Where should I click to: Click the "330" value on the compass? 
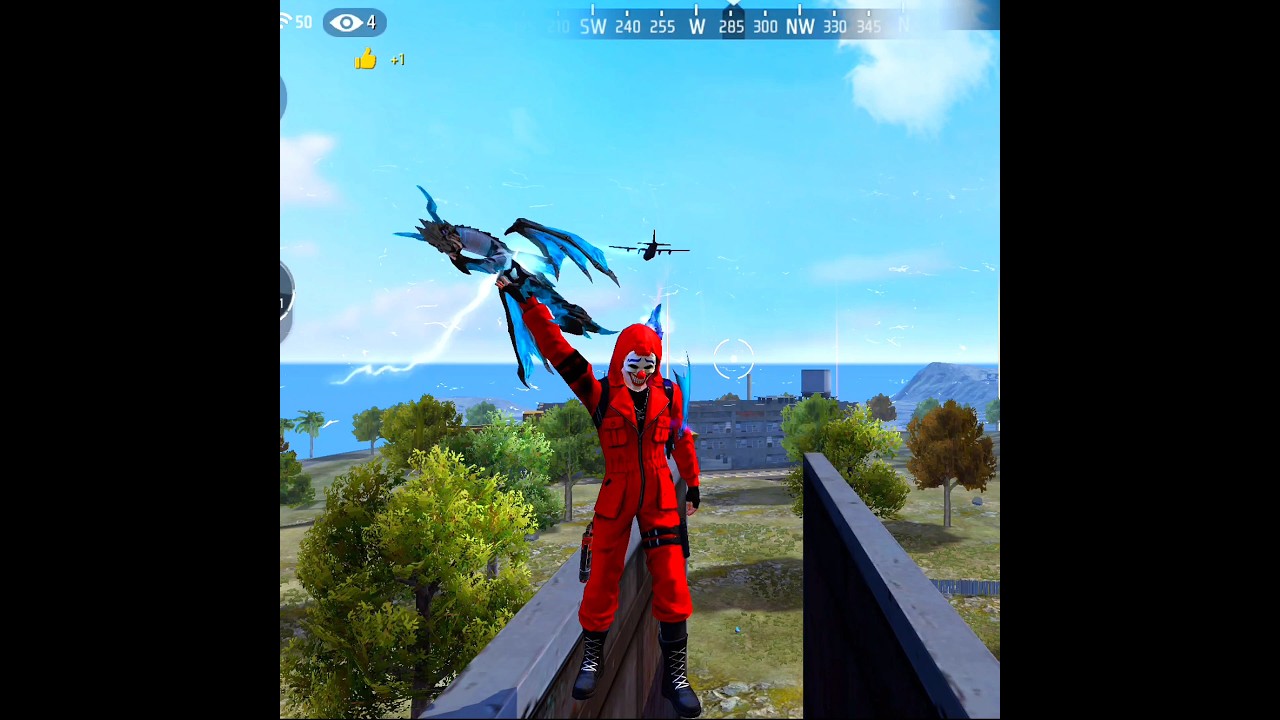click(835, 27)
